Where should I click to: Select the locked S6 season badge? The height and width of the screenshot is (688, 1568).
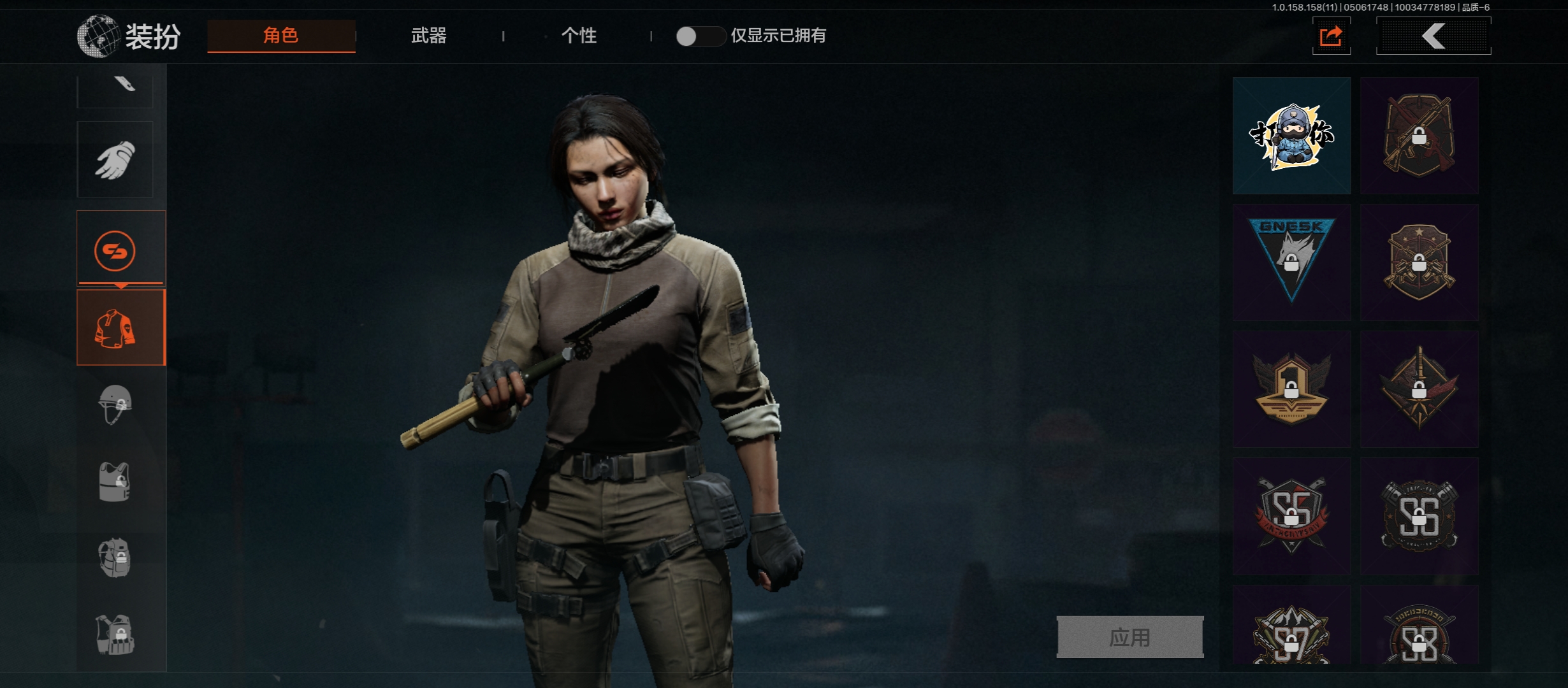pos(1419,515)
